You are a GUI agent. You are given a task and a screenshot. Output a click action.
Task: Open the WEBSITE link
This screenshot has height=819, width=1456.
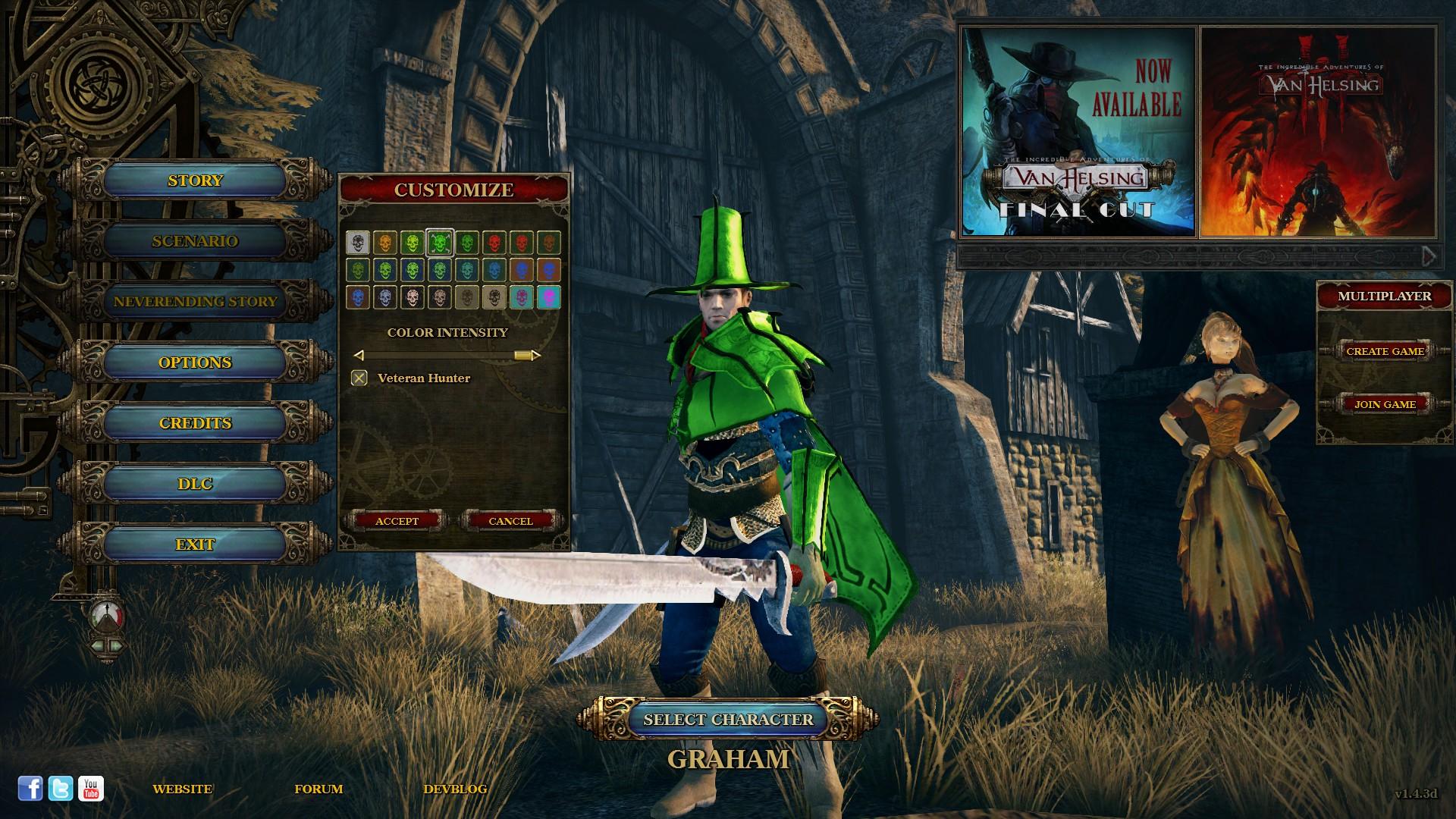[182, 789]
